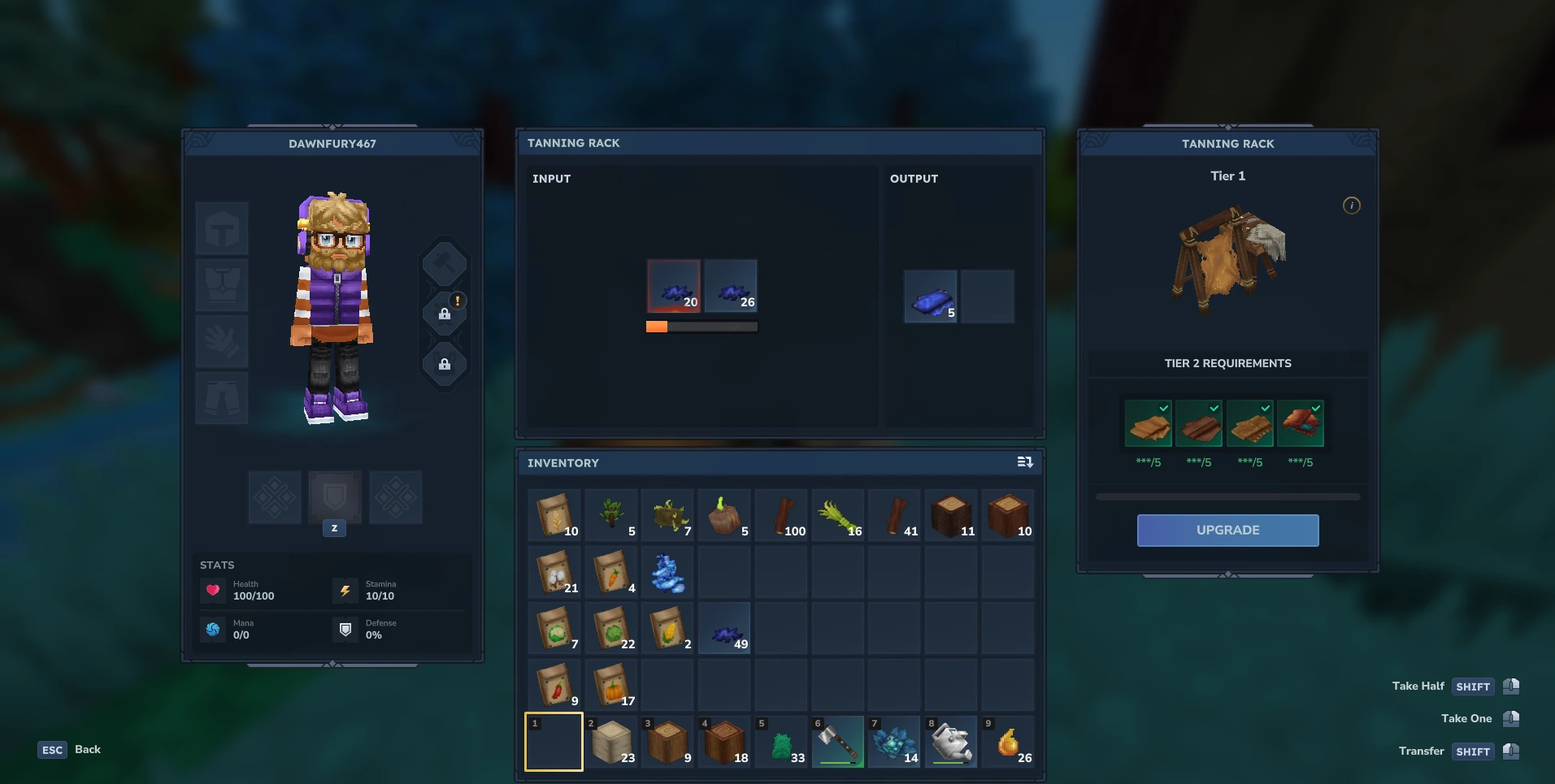Select the hatchet in hotbar slot 6
Viewport: 1555px width, 784px height.
click(x=837, y=741)
